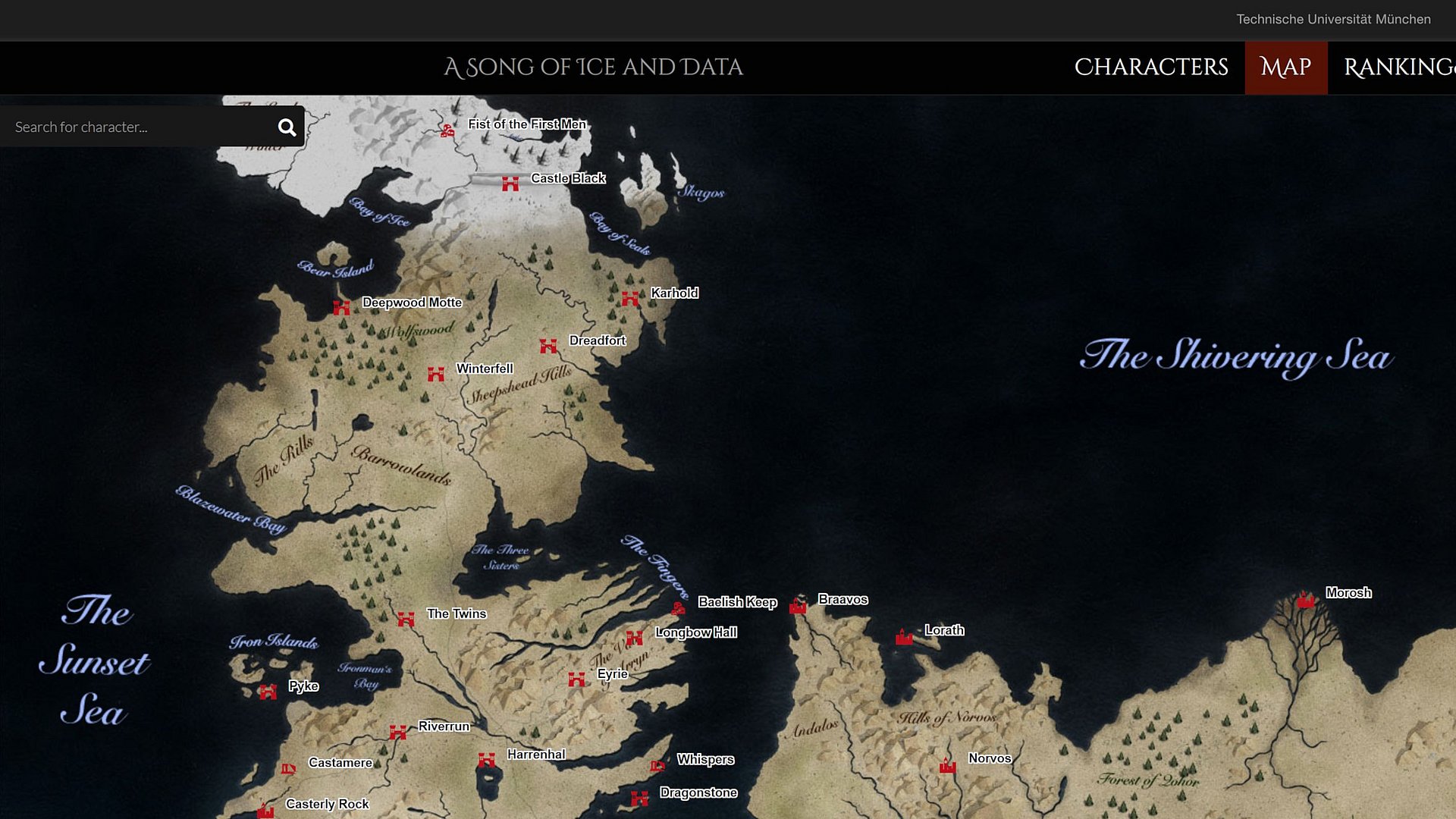Image resolution: width=1456 pixels, height=819 pixels.
Task: Click the Riverrun map marker
Action: 397,731
